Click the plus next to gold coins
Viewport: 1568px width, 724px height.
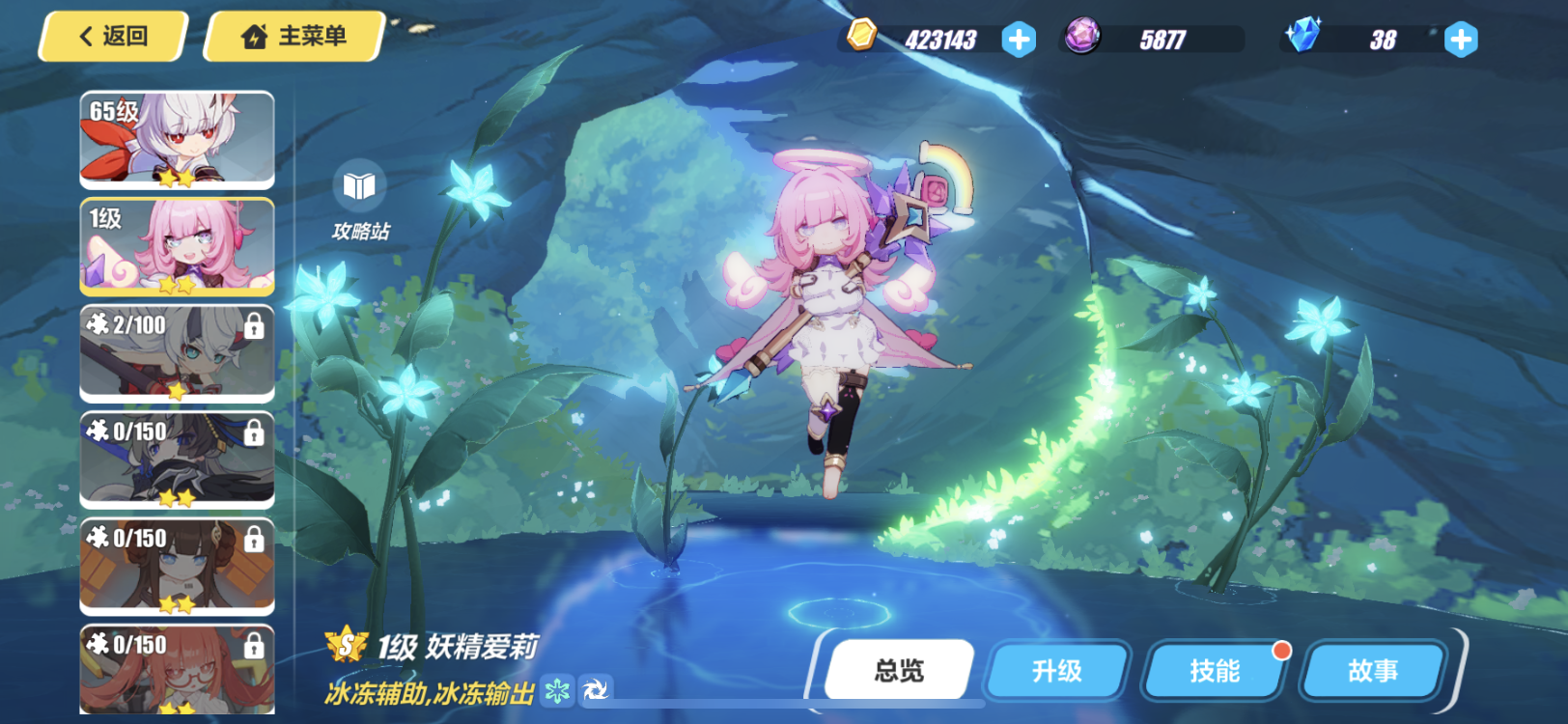tap(1017, 40)
